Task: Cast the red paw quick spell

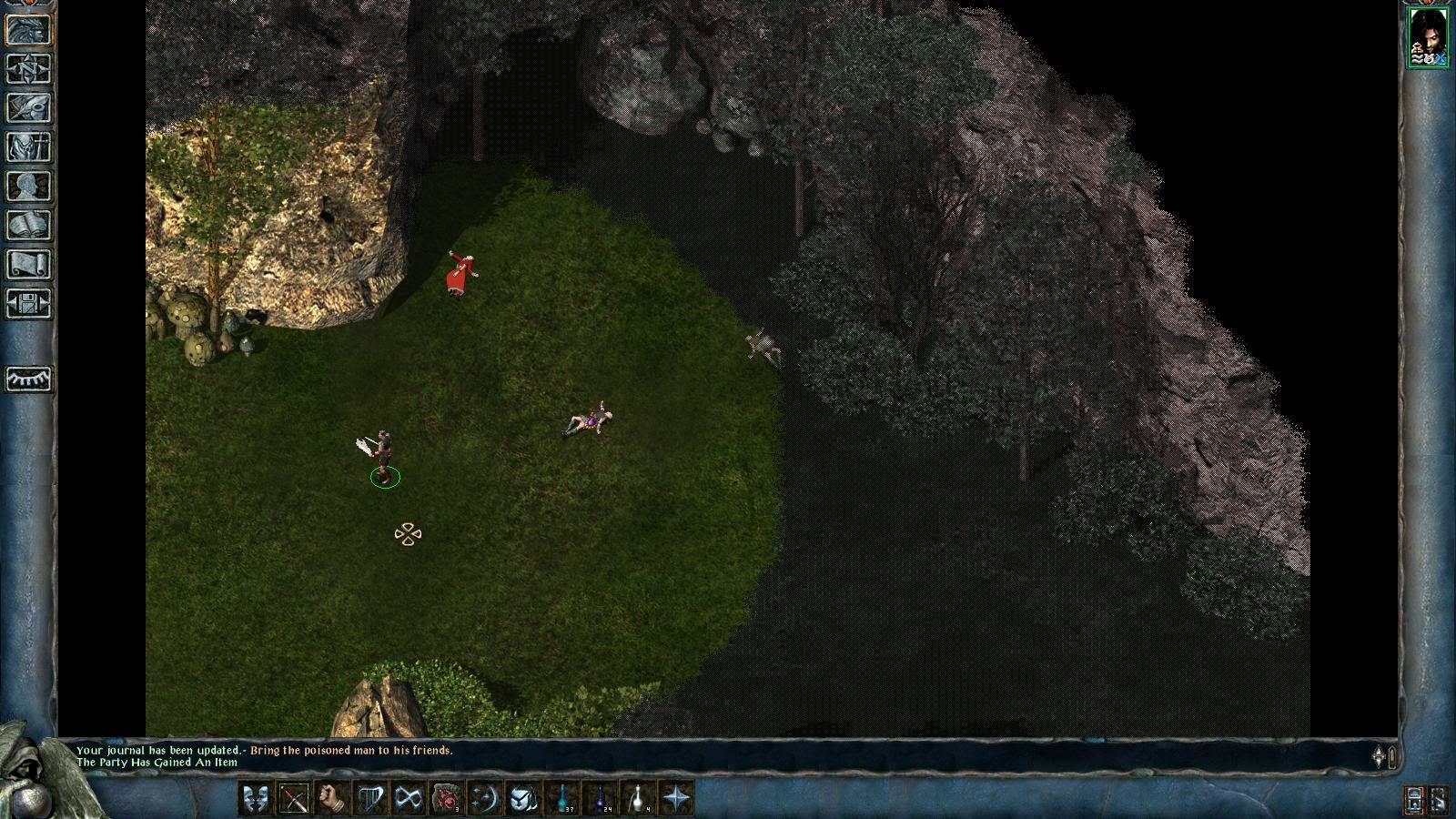Action: coord(447,799)
